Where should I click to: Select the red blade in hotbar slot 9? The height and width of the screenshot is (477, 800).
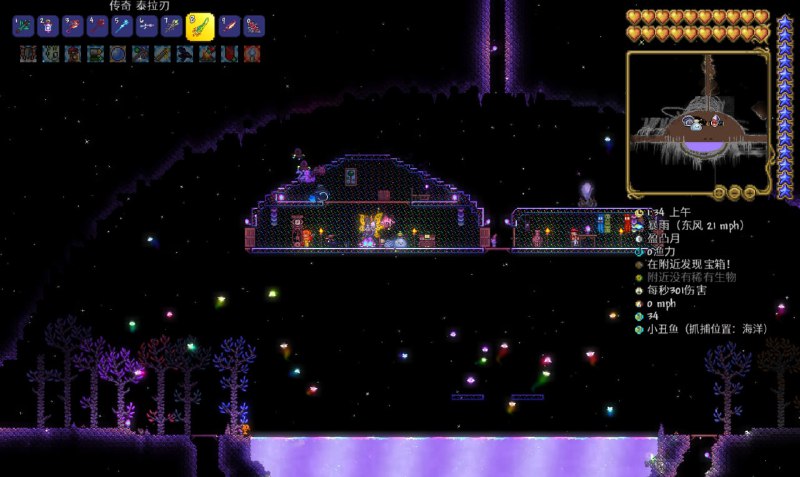click(x=230, y=26)
